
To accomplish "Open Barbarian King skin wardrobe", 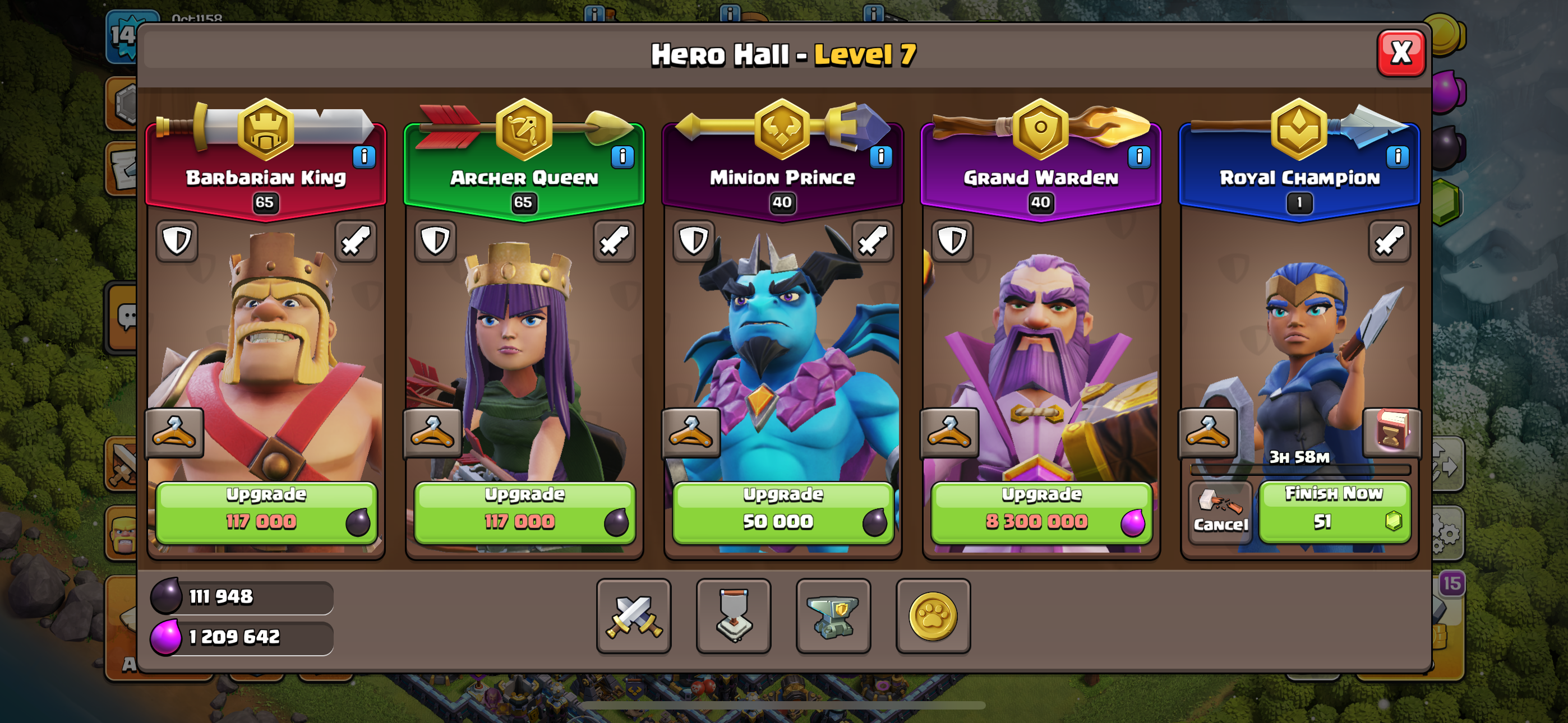I will 174,433.
